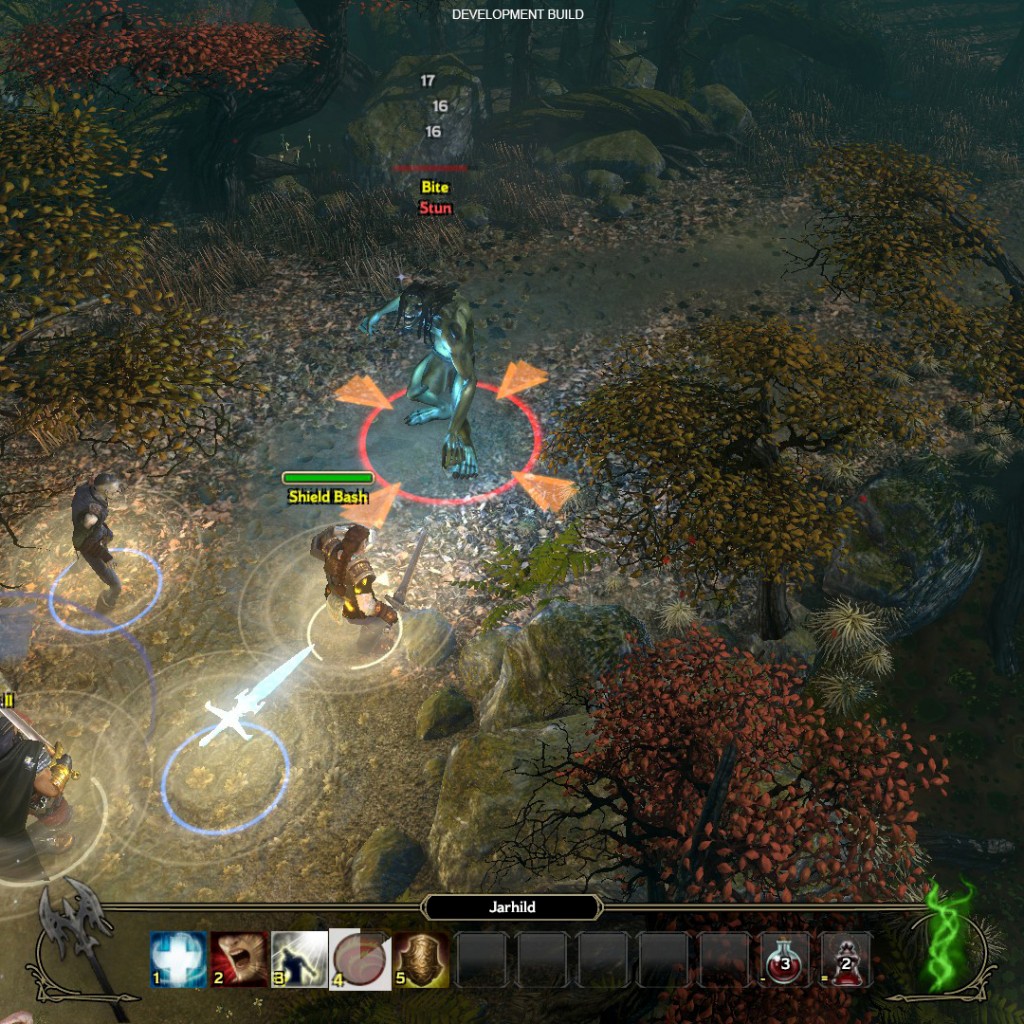Select the round shield skill on cooldown
This screenshot has width=1024, height=1024.
360,960
